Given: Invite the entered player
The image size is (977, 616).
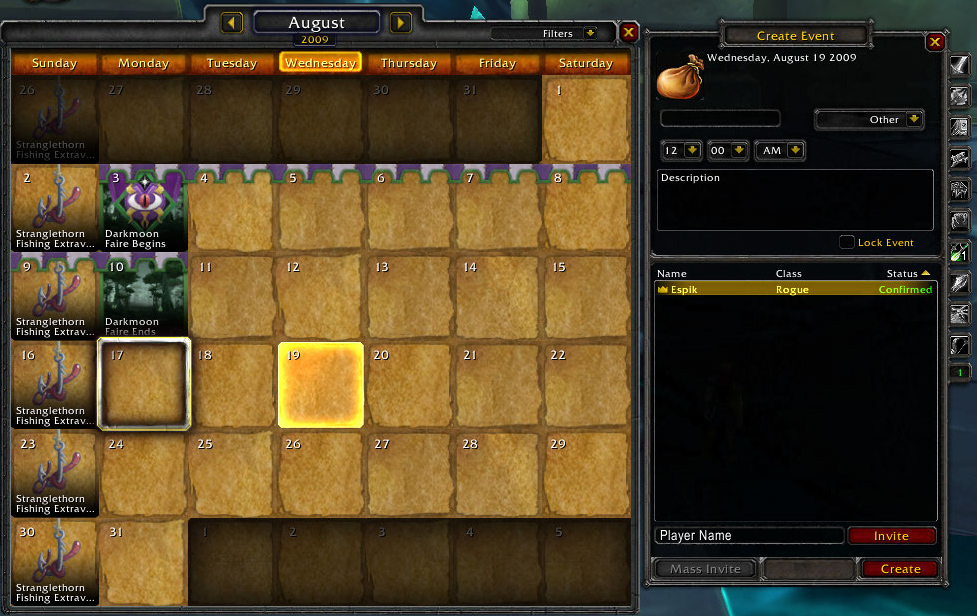Looking at the screenshot, I should [891, 536].
